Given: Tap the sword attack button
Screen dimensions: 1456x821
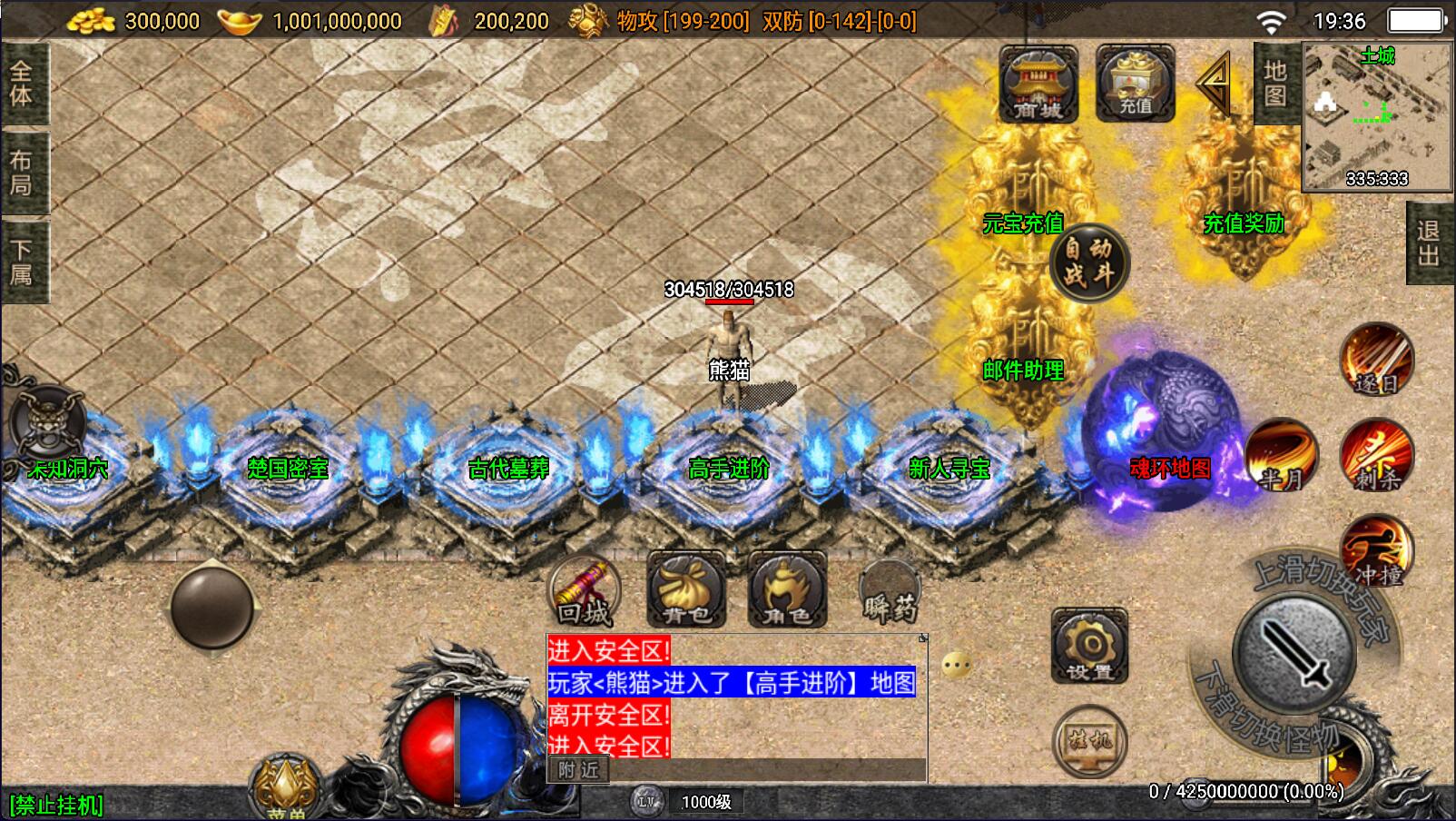Looking at the screenshot, I should [1293, 654].
